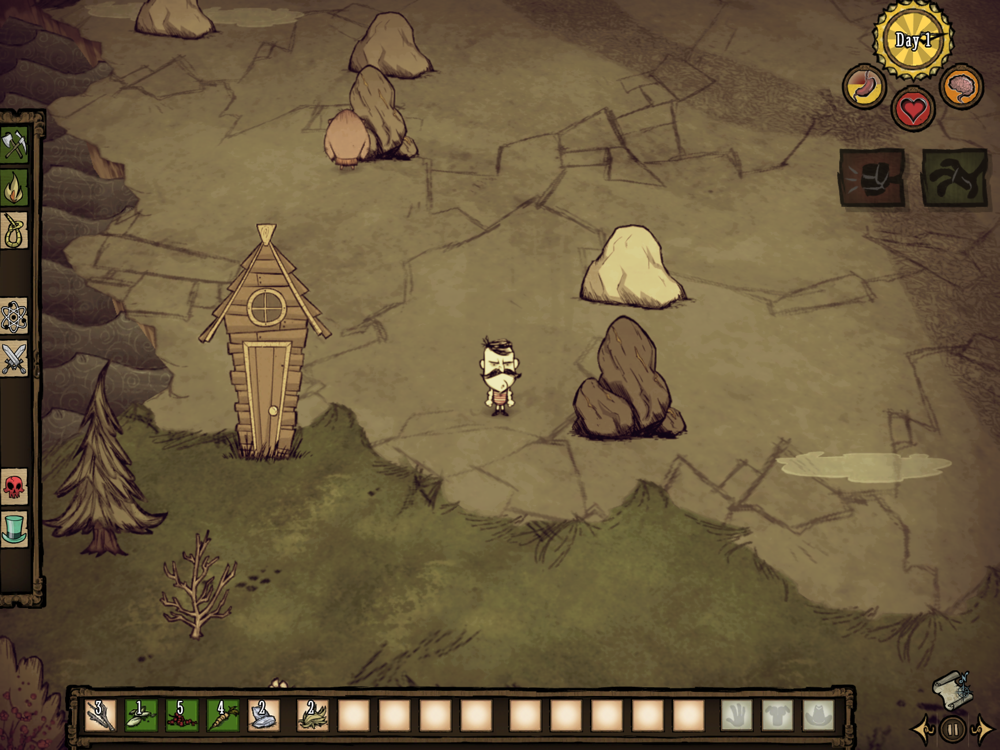Open the red skull Magic tab
This screenshot has height=750, width=1000.
[14, 487]
